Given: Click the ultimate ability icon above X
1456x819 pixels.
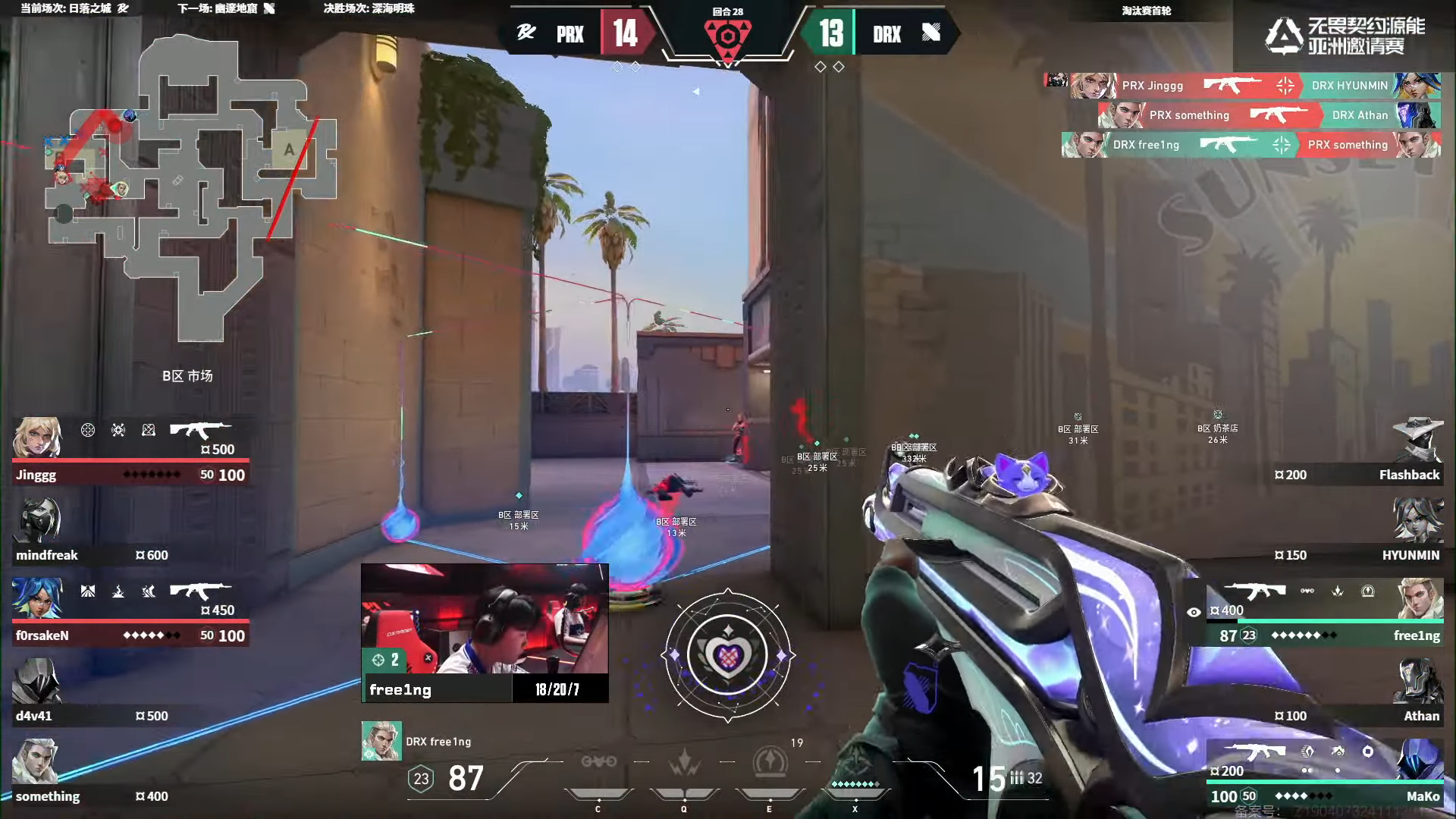Looking at the screenshot, I should point(855,761).
